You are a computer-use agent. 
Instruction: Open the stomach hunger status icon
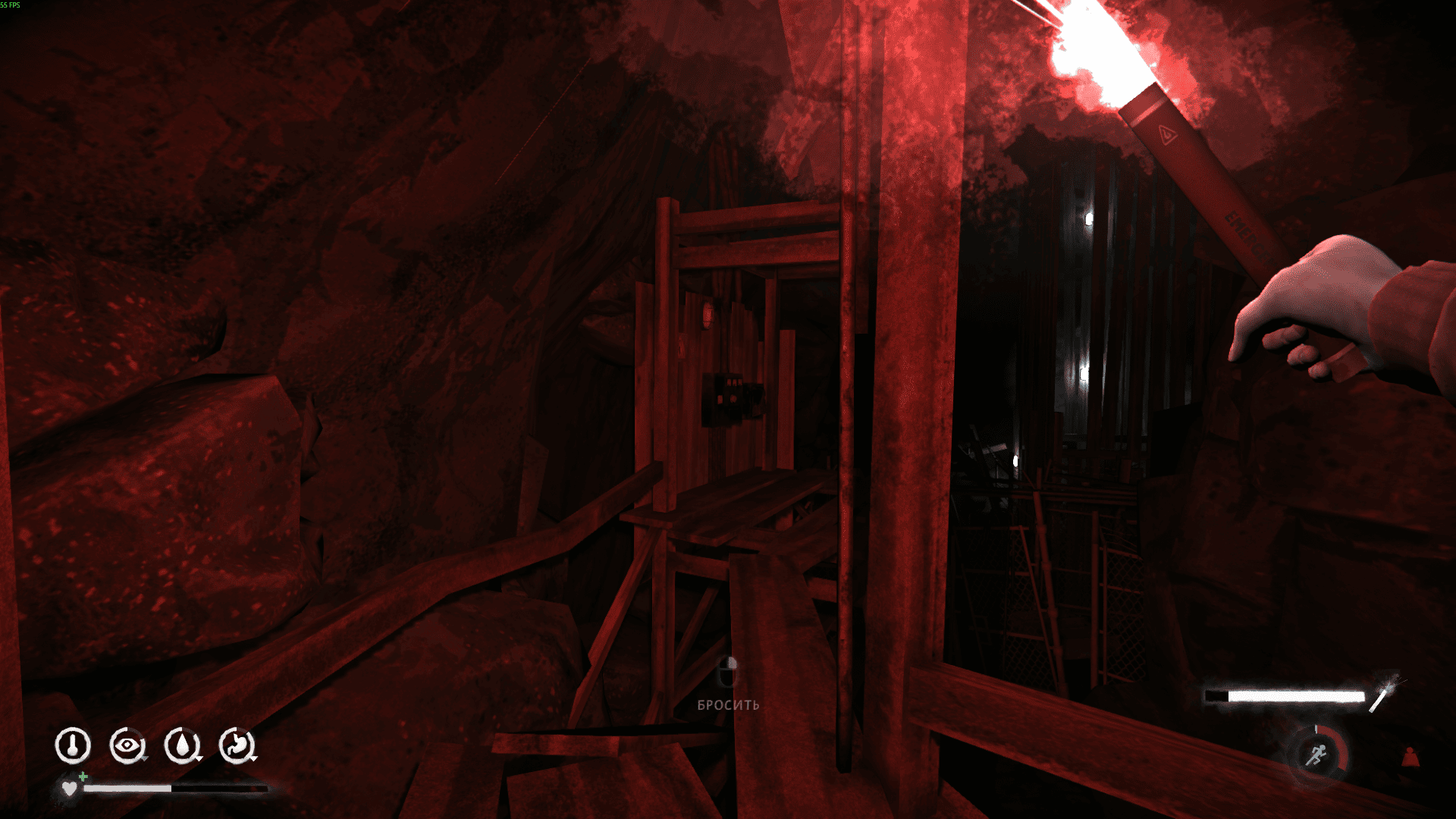237,746
